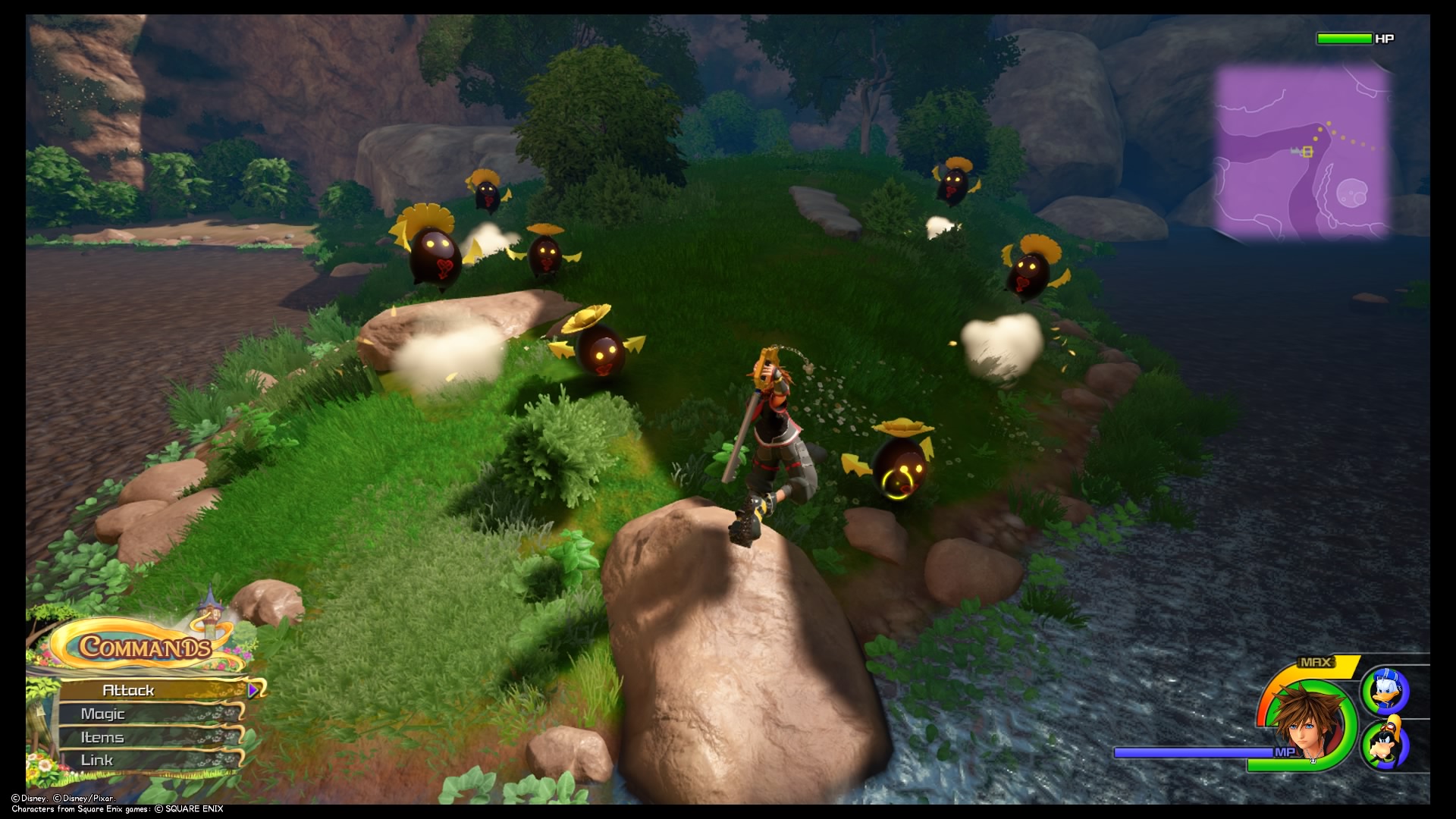Select the Attack command

129,691
